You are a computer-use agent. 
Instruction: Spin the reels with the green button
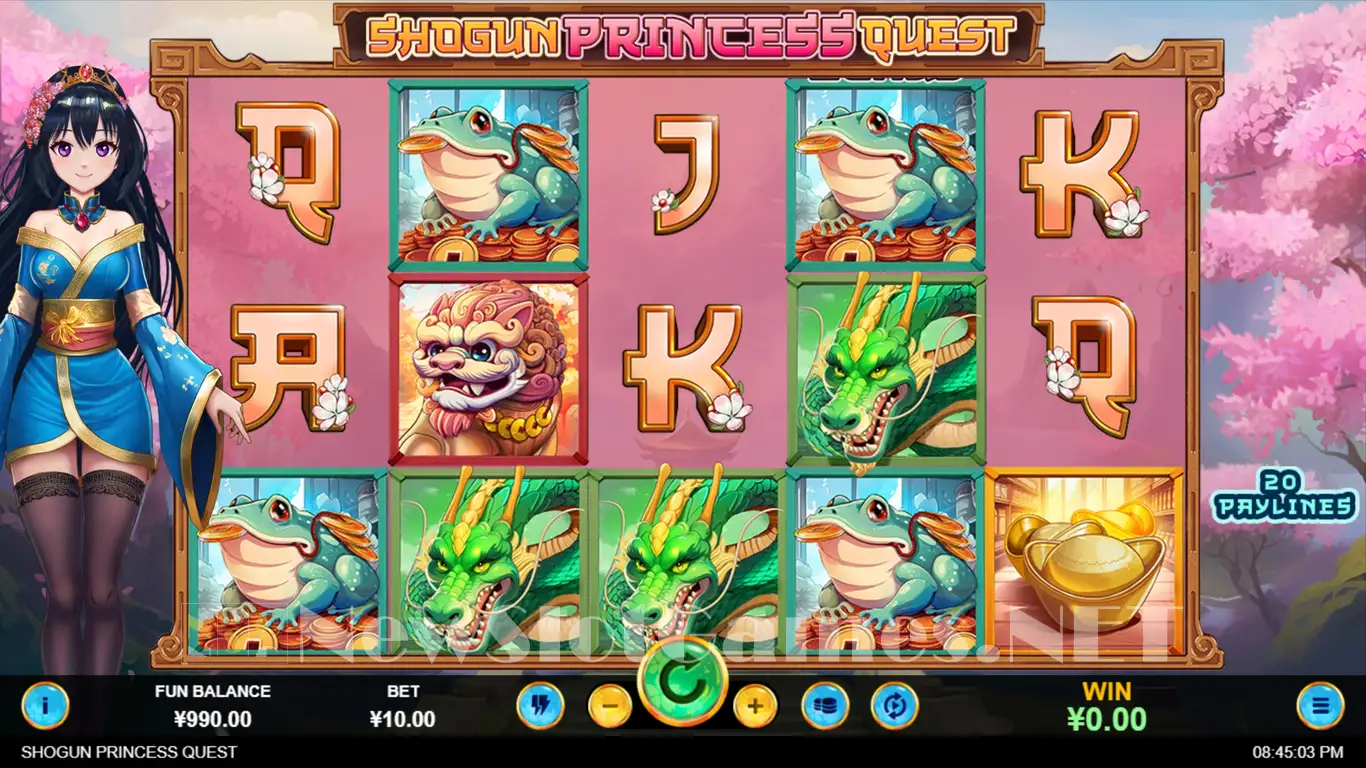point(683,682)
